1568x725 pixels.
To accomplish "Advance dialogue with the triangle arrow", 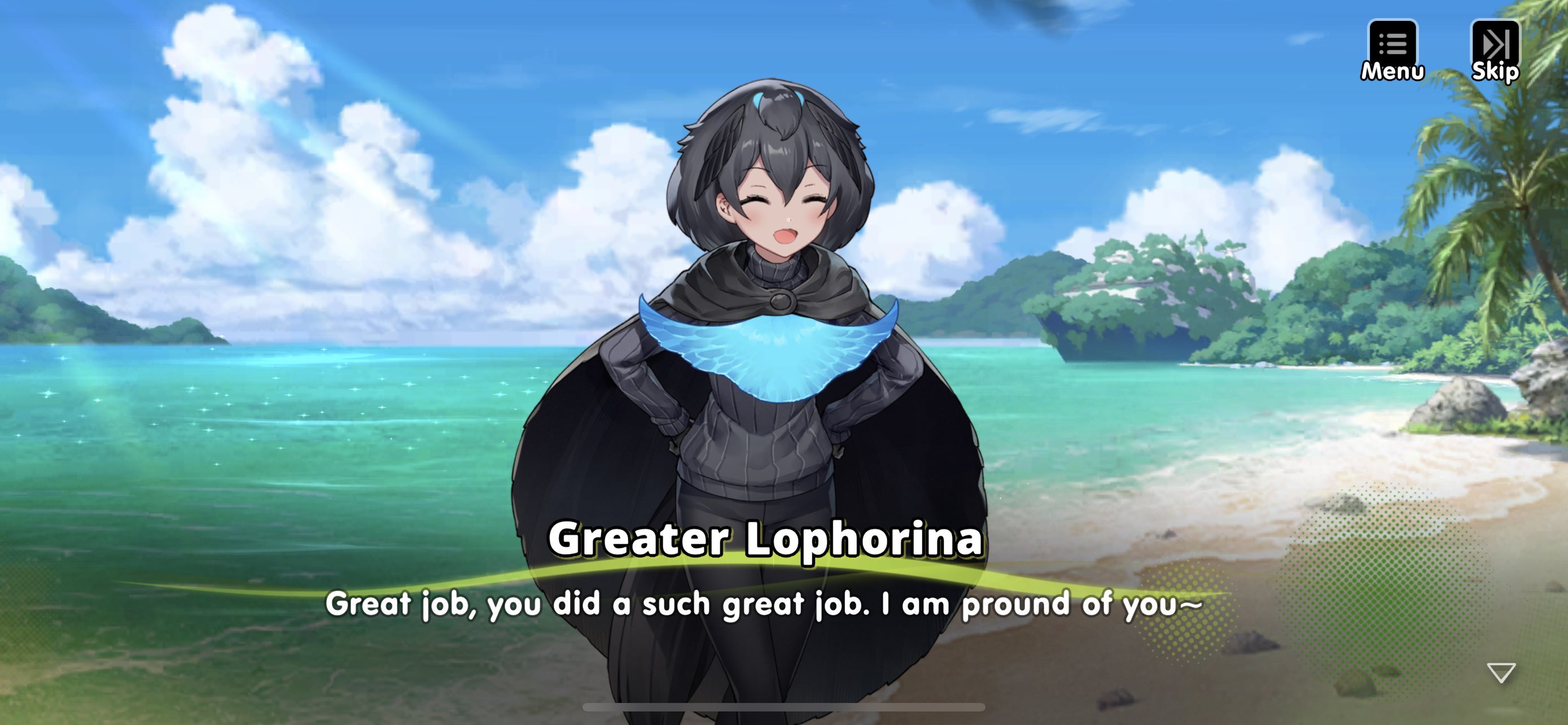I will pos(1501,672).
